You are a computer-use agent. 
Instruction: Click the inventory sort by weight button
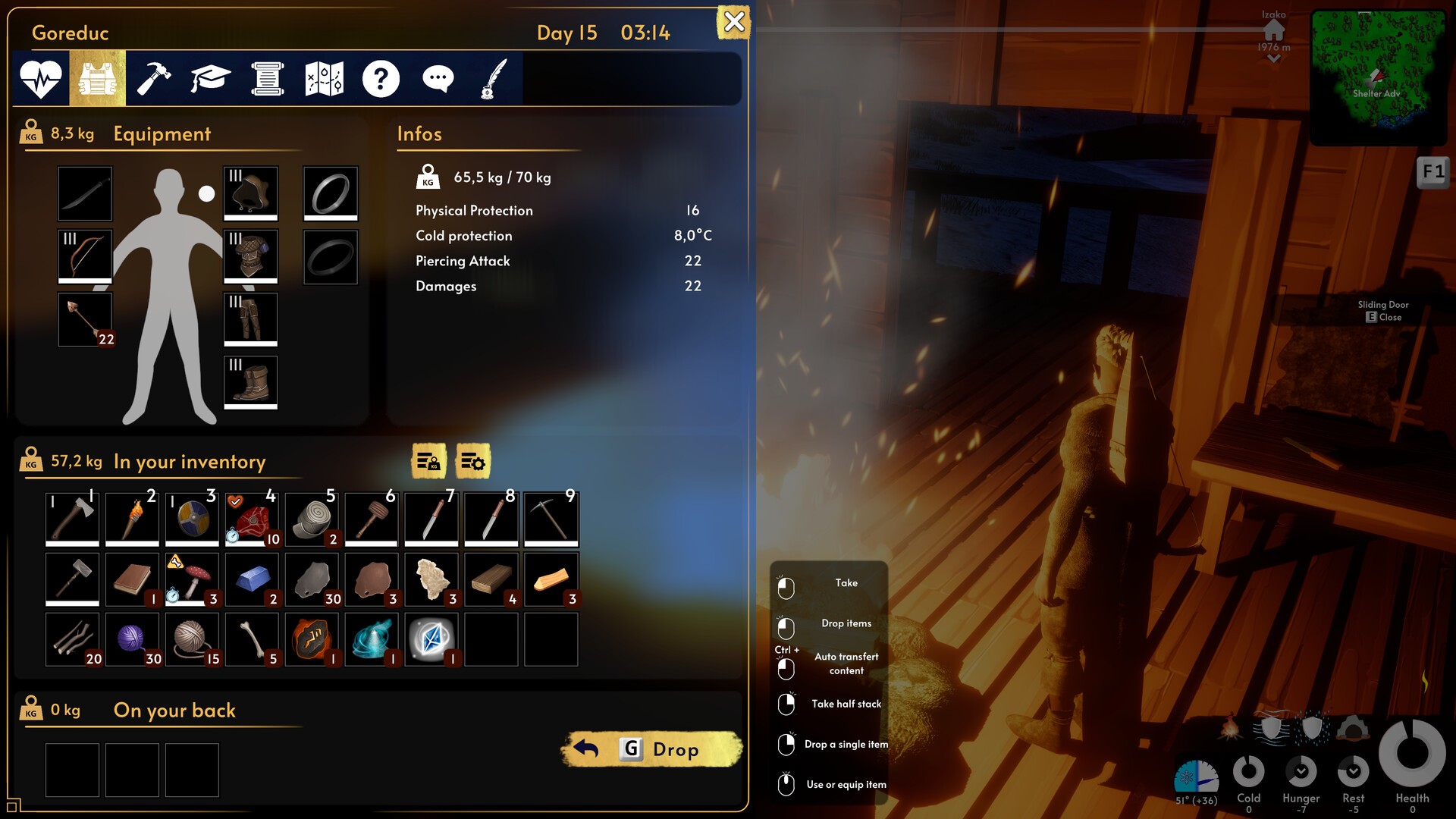428,461
